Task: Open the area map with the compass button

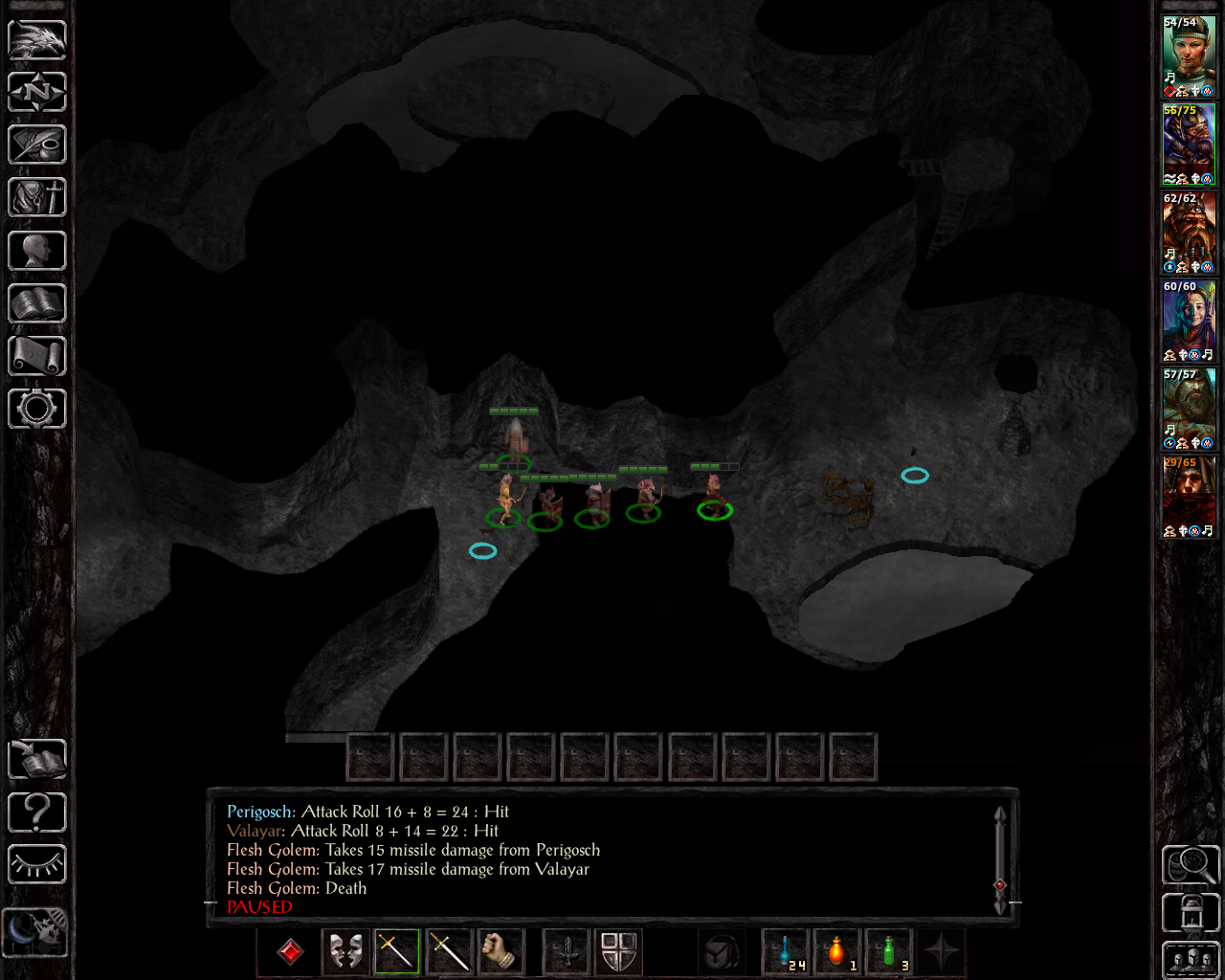Action: pyautogui.click(x=37, y=93)
